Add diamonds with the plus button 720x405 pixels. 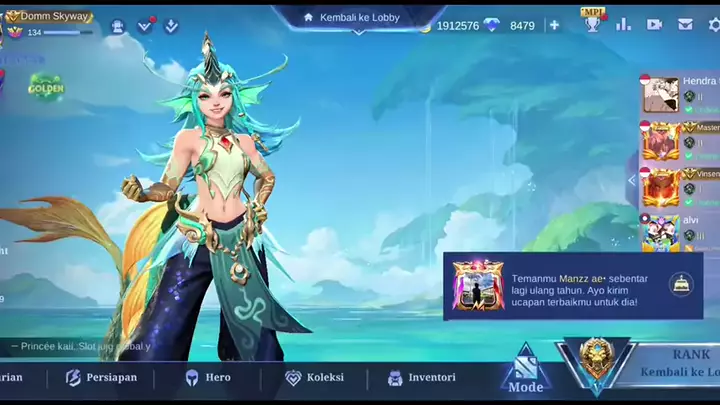(x=554, y=25)
